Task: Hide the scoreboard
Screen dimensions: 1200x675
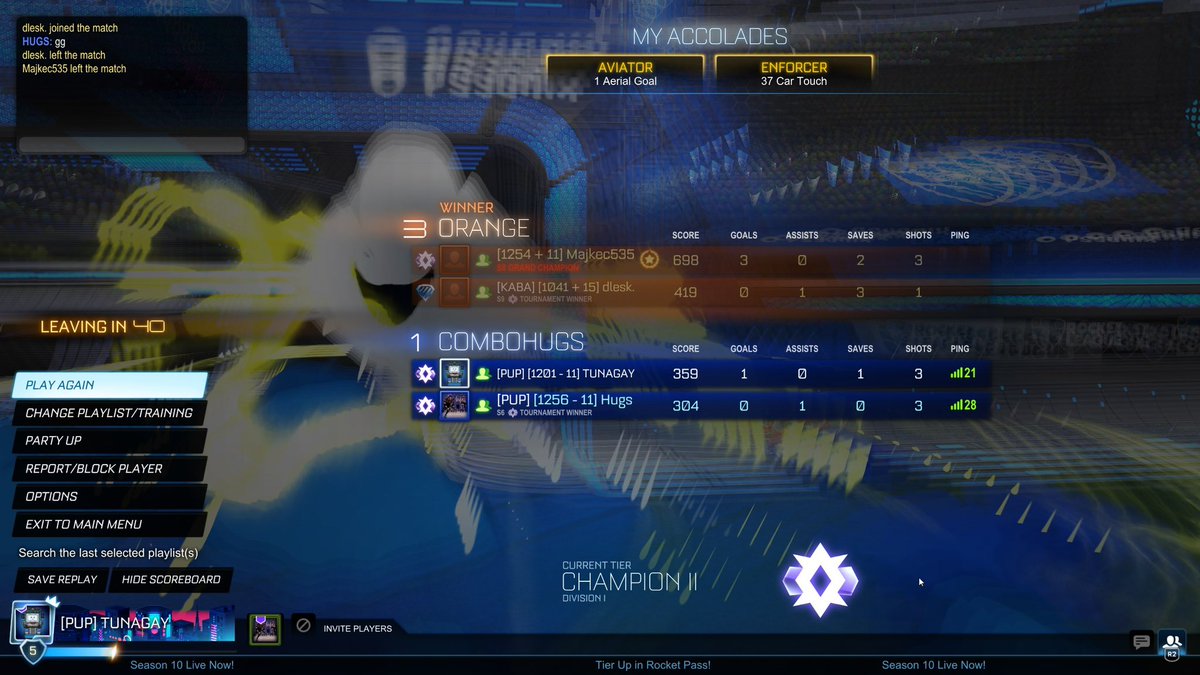Action: click(x=171, y=580)
